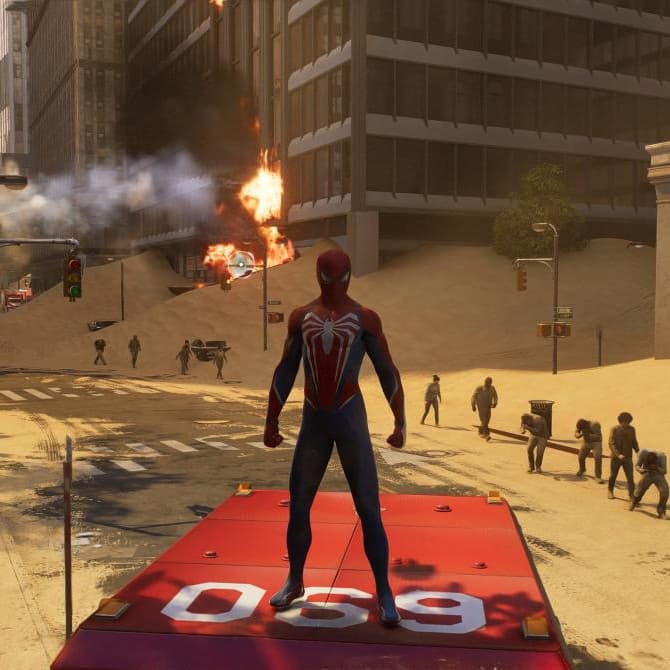Select the circular objective waypoint marker

click(241, 264)
